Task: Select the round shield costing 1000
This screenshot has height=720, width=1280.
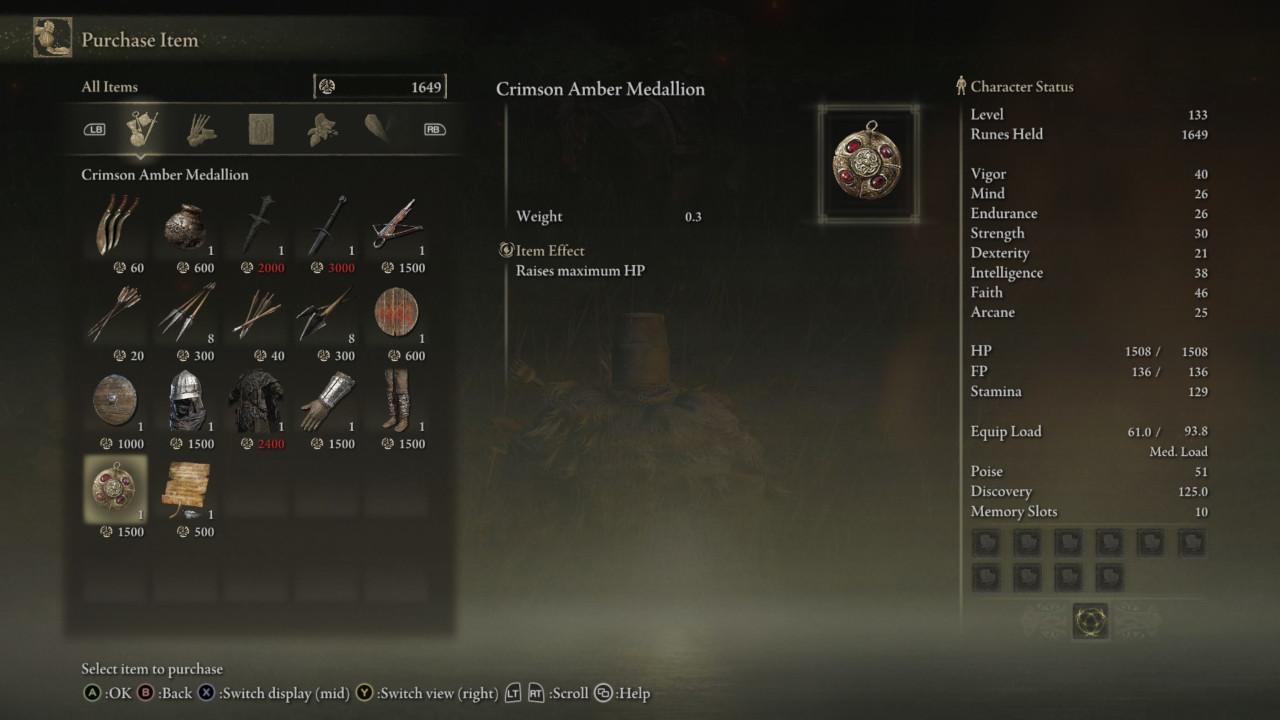Action: [x=115, y=401]
